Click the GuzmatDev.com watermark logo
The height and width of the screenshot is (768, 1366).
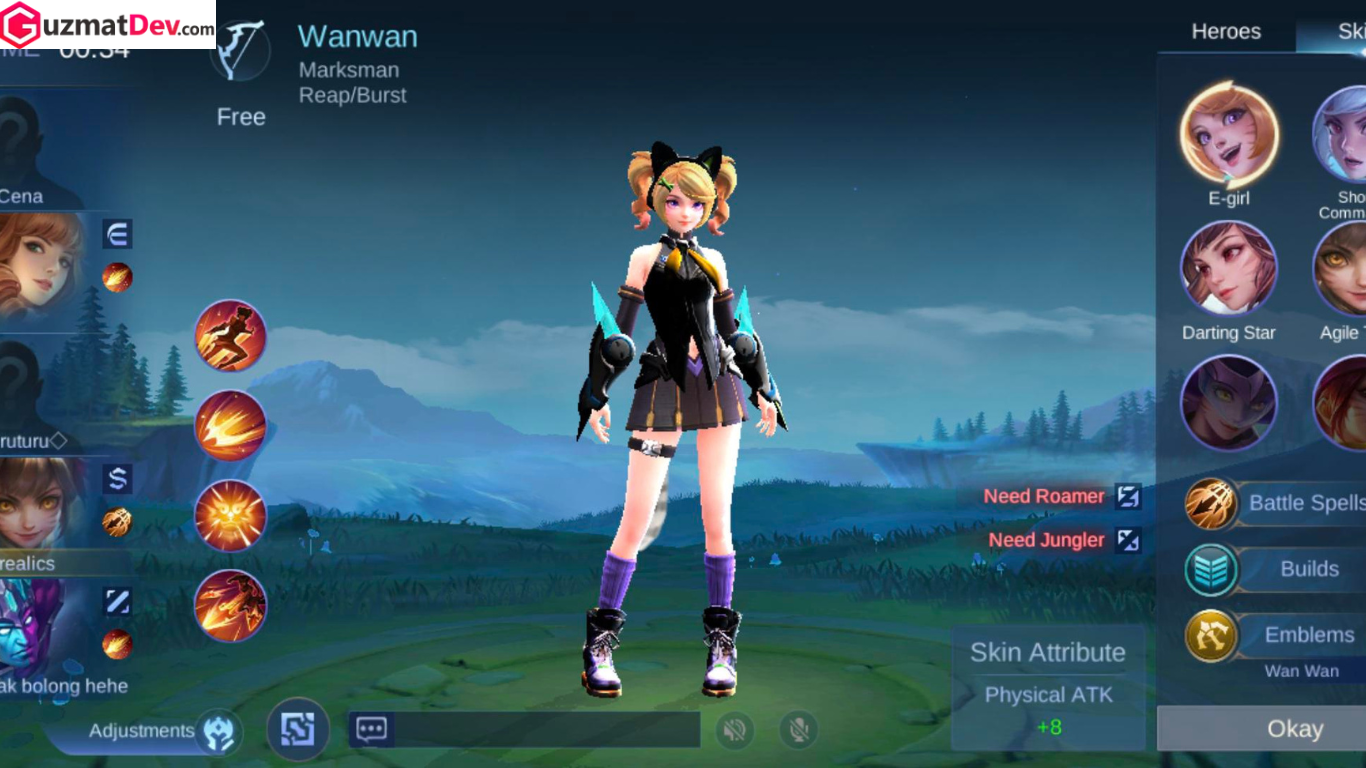tap(108, 24)
